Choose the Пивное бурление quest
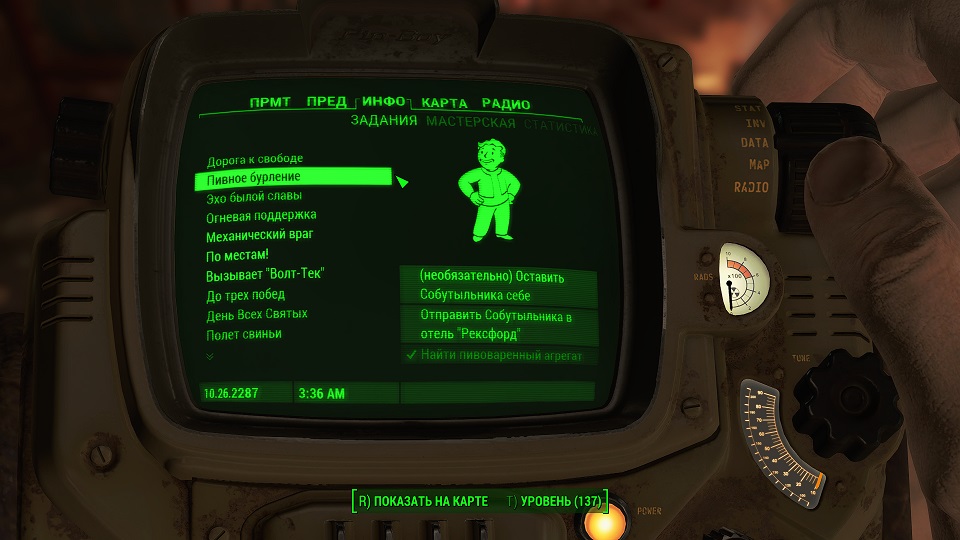Viewport: 960px width, 540px height. coord(253,178)
